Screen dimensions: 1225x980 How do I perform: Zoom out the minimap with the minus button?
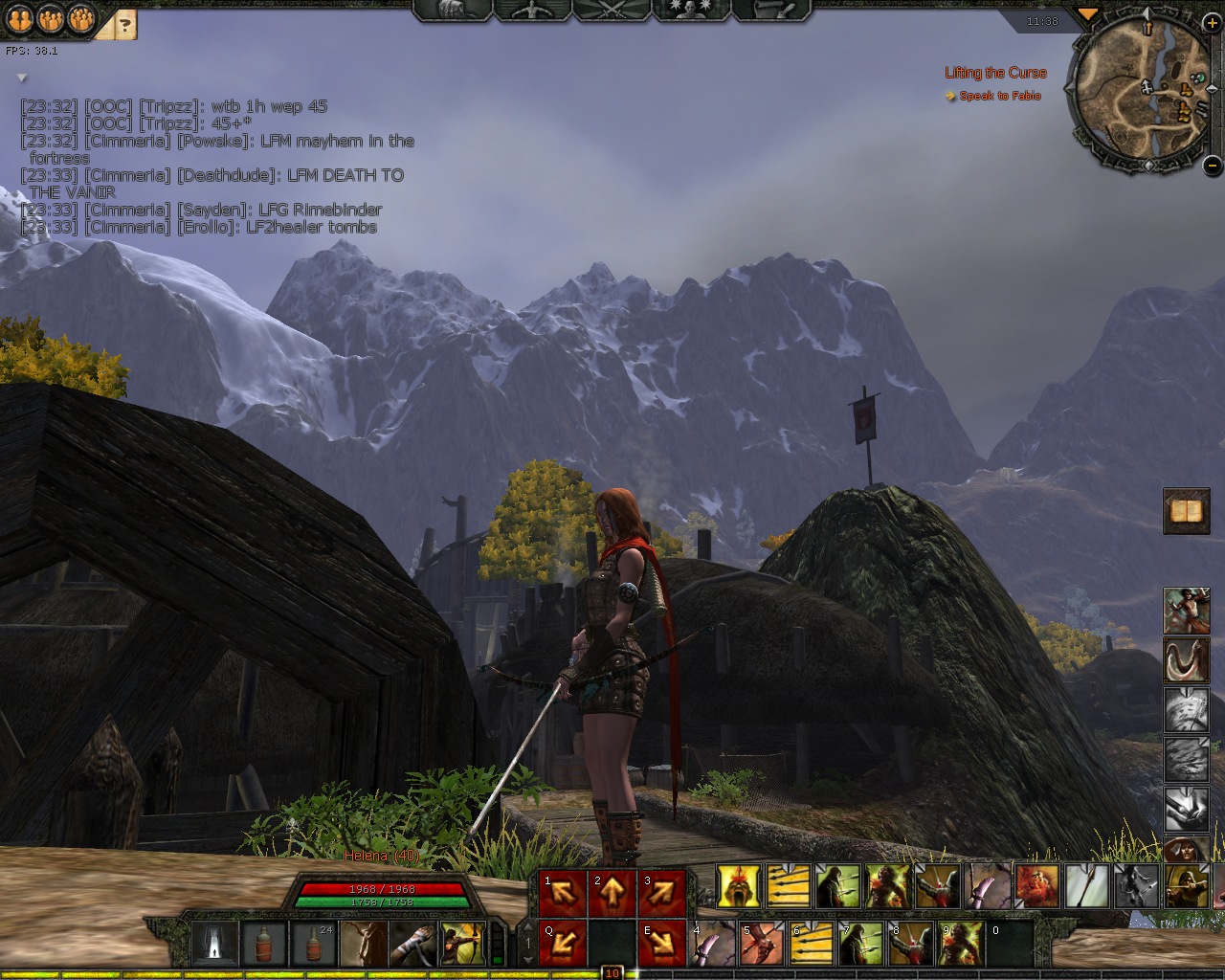tap(1212, 165)
